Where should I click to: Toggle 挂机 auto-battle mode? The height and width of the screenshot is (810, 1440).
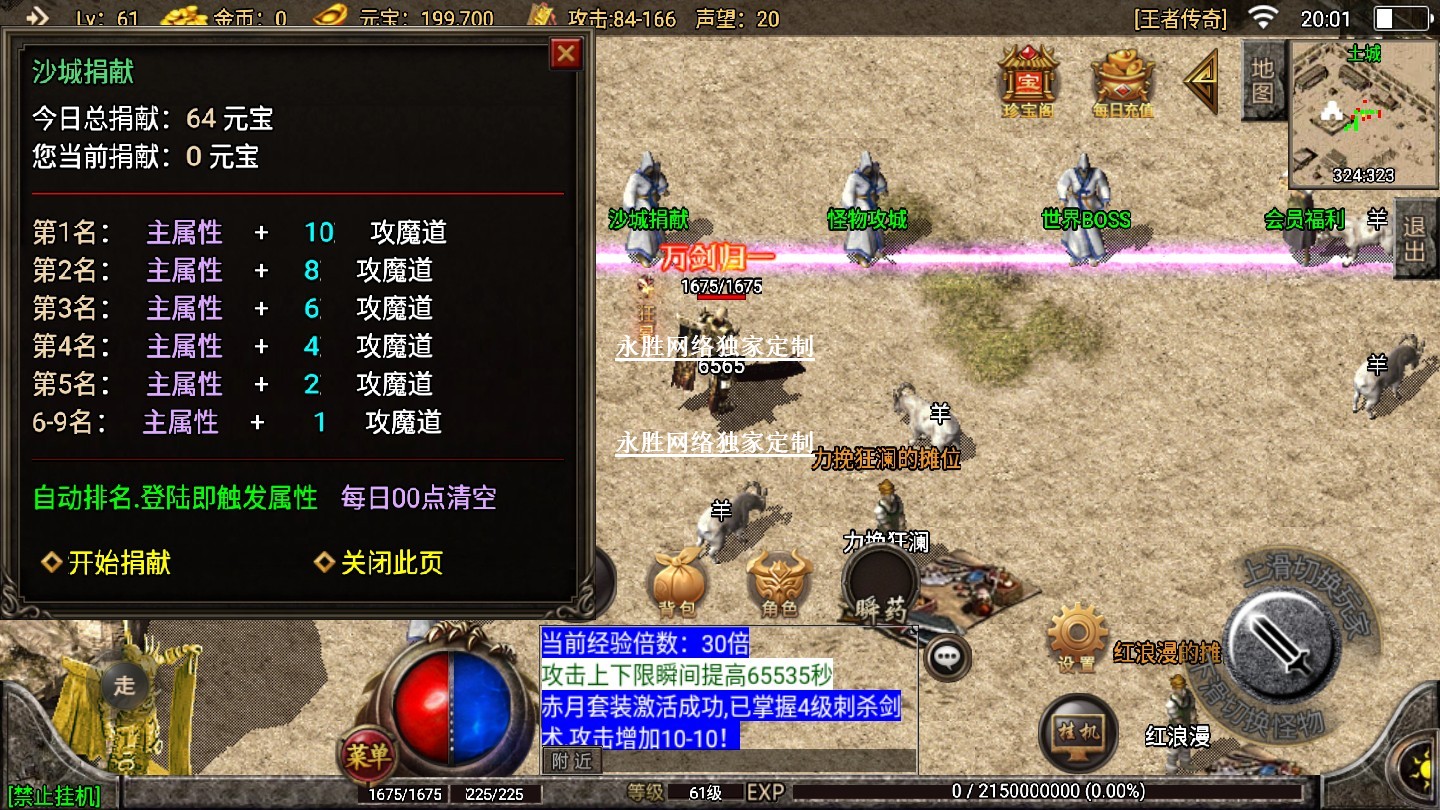[1078, 731]
